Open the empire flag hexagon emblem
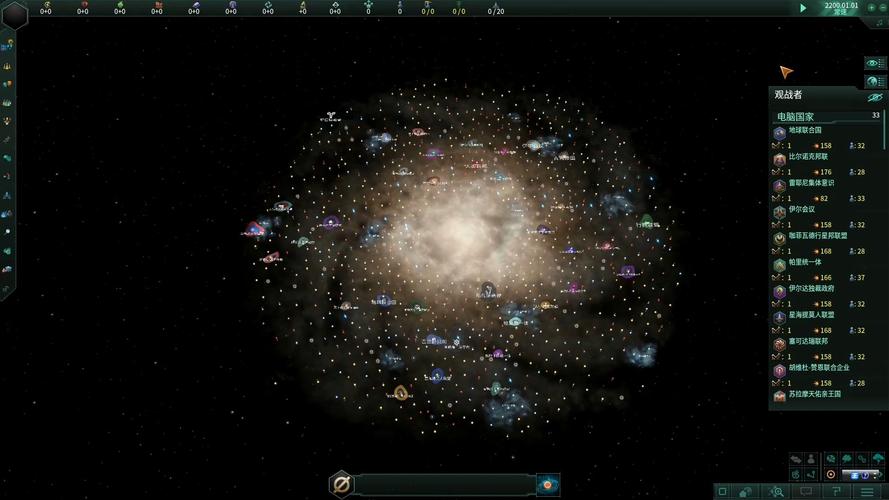The image size is (889, 500). [x=15, y=13]
